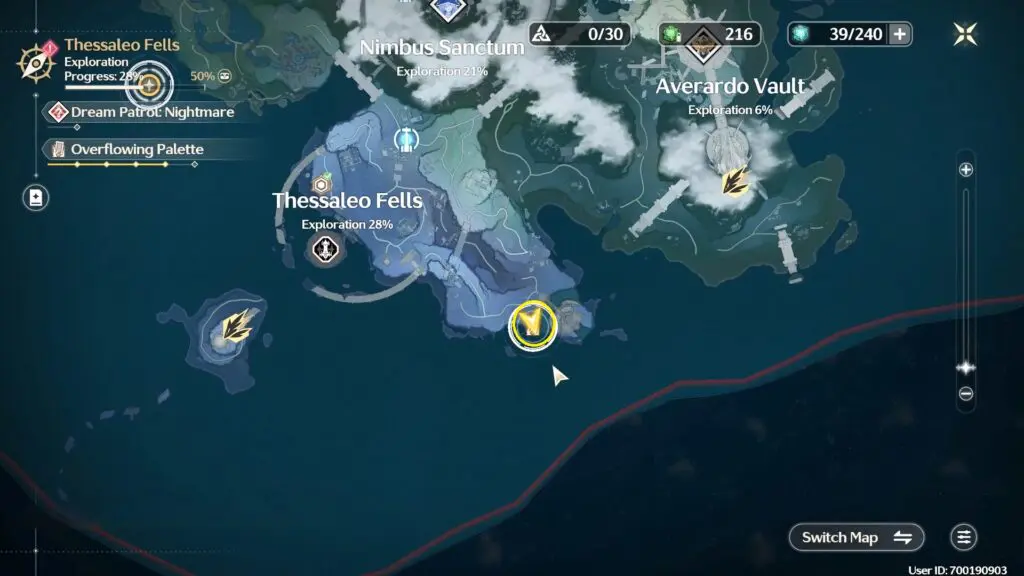Zoom in with the plus button
The height and width of the screenshot is (576, 1024).
966,170
